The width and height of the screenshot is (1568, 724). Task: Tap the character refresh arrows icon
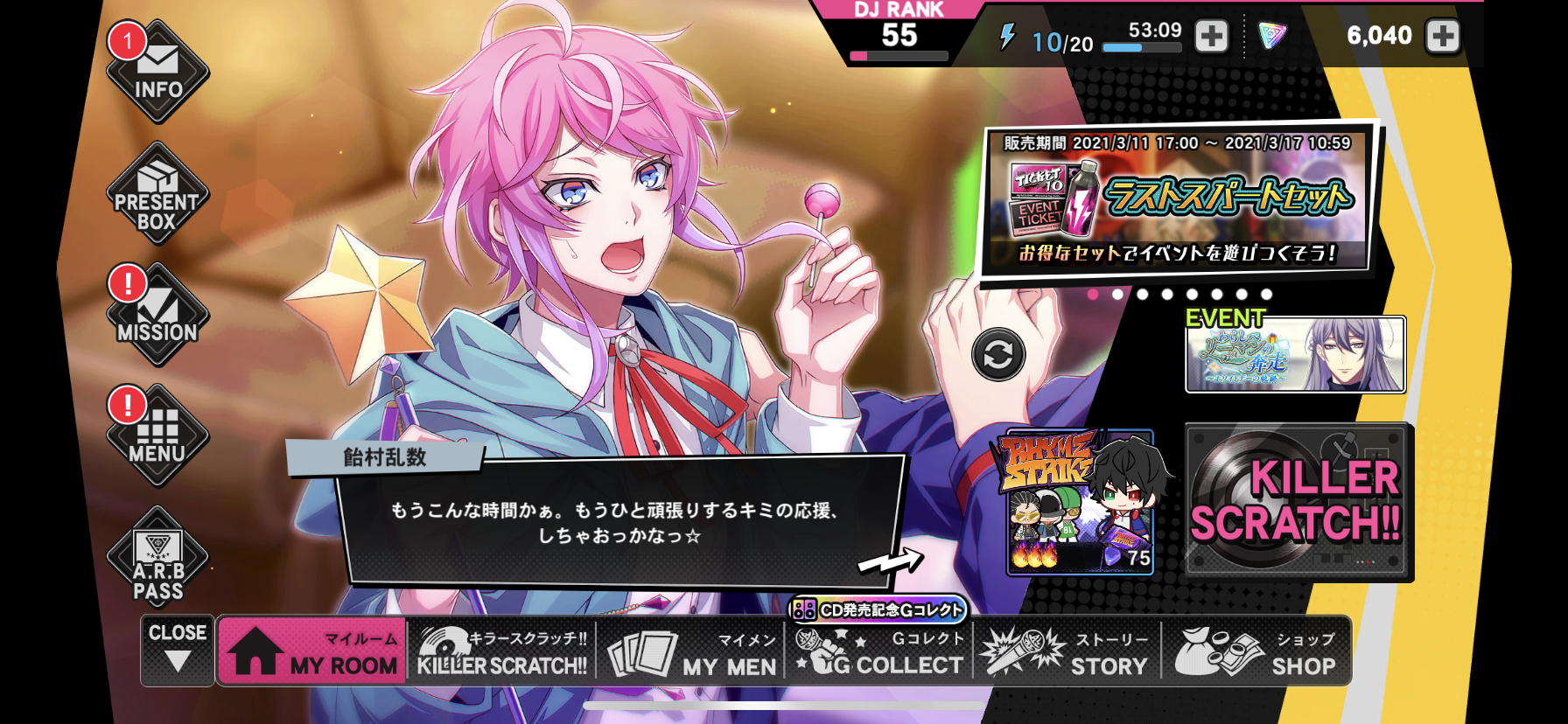999,355
